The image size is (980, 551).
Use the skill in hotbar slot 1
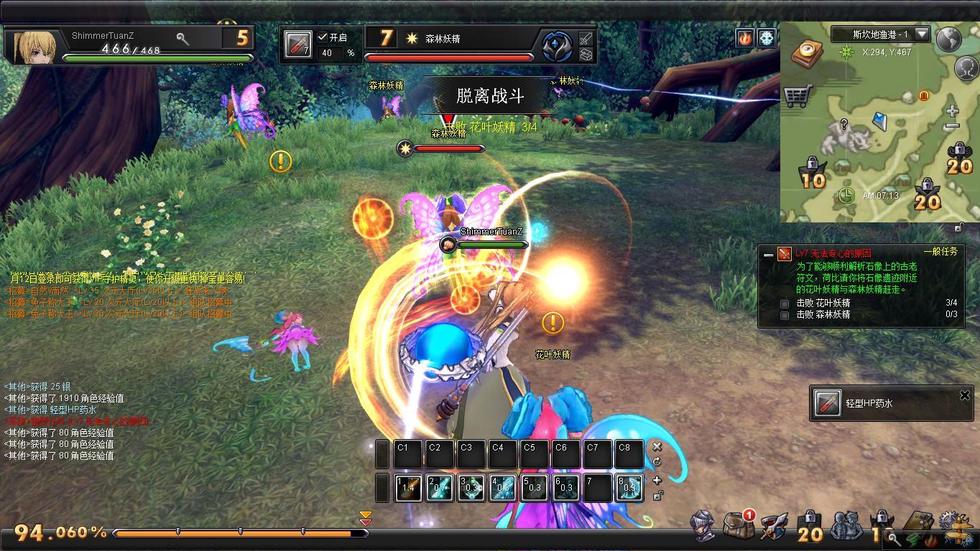tap(407, 488)
